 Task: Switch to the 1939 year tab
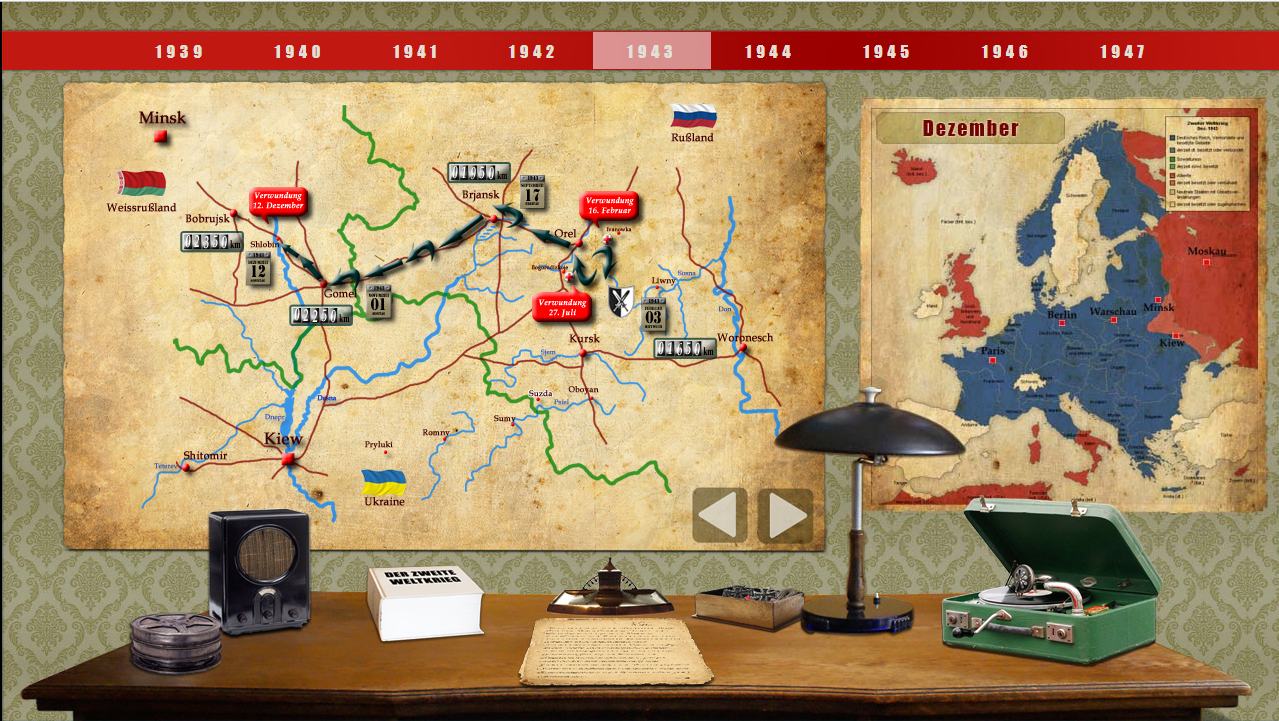pyautogui.click(x=179, y=52)
